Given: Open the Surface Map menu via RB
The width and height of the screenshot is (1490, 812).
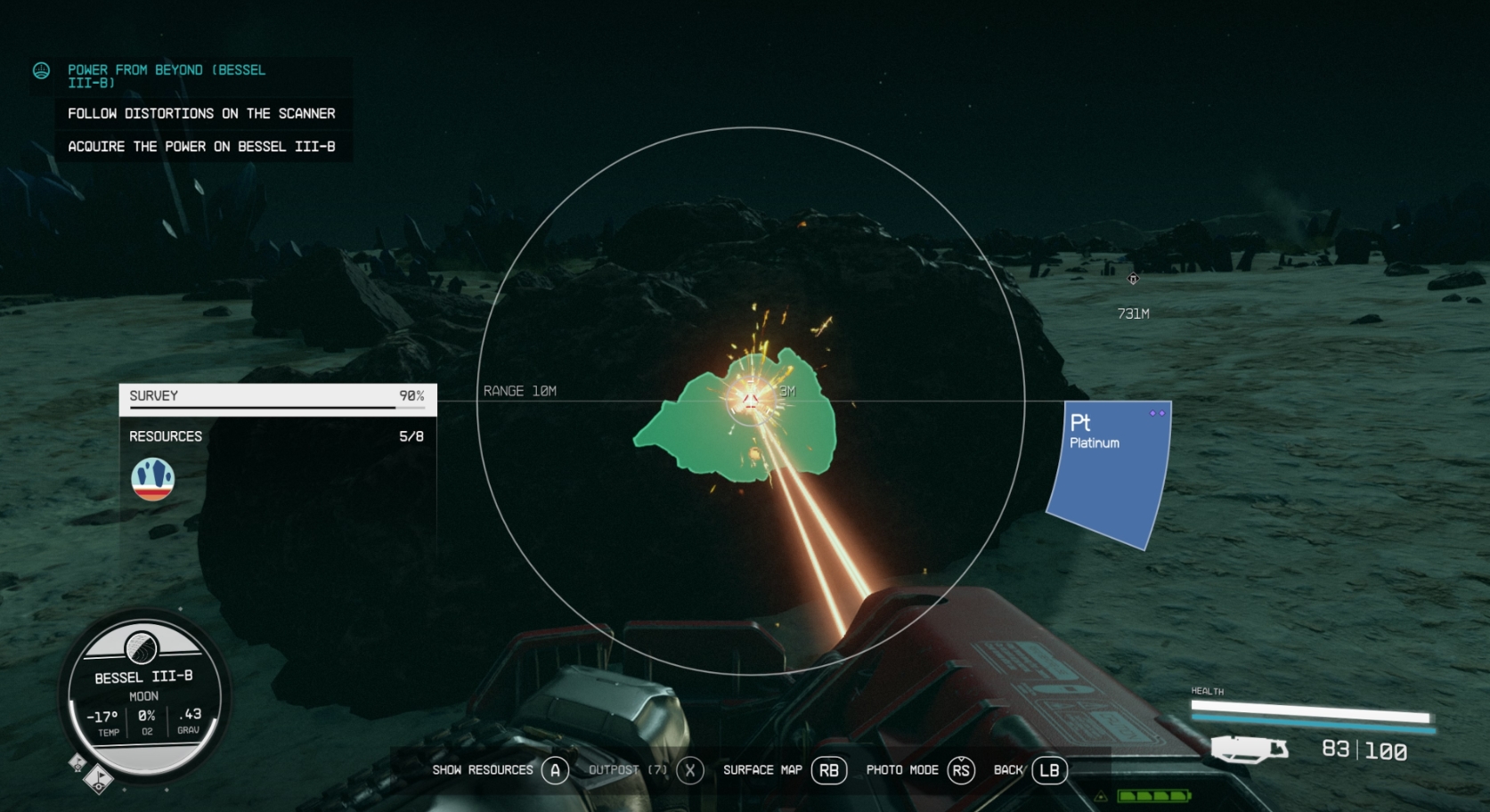Looking at the screenshot, I should tap(829, 769).
